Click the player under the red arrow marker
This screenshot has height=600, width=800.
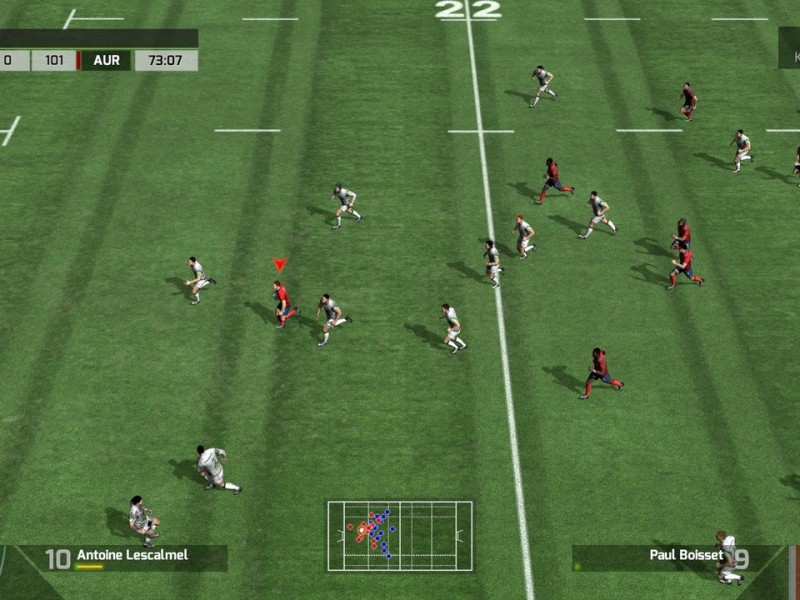pyautogui.click(x=283, y=302)
